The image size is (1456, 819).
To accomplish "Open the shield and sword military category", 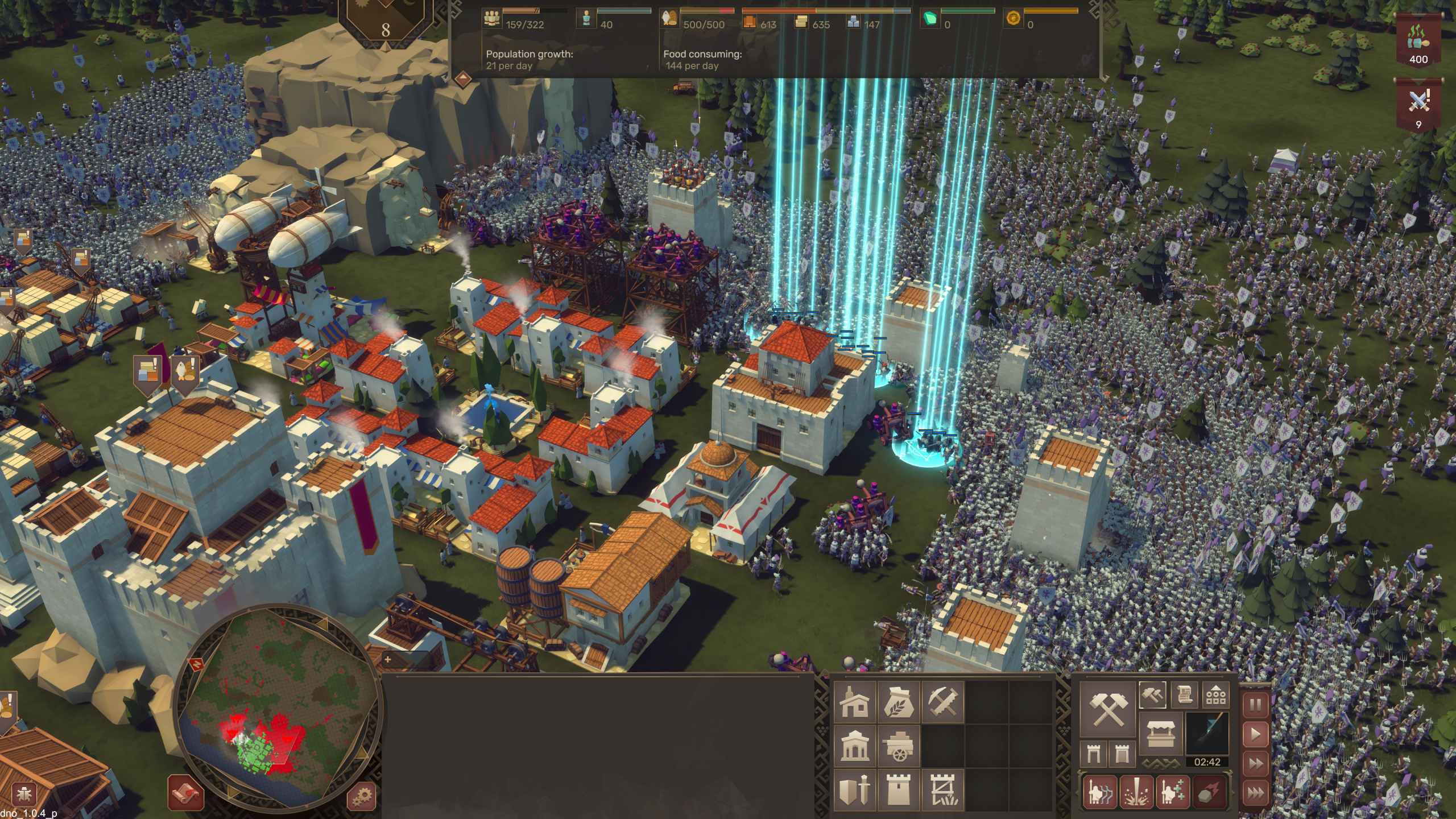I will [854, 789].
